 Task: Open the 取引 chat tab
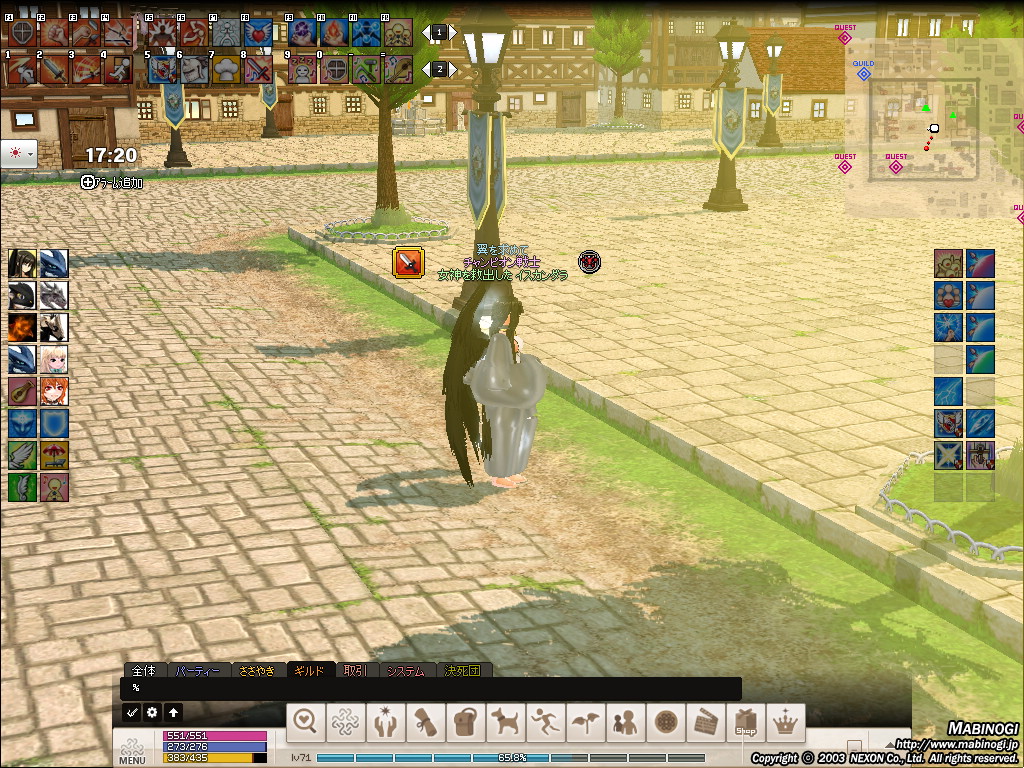[x=354, y=671]
